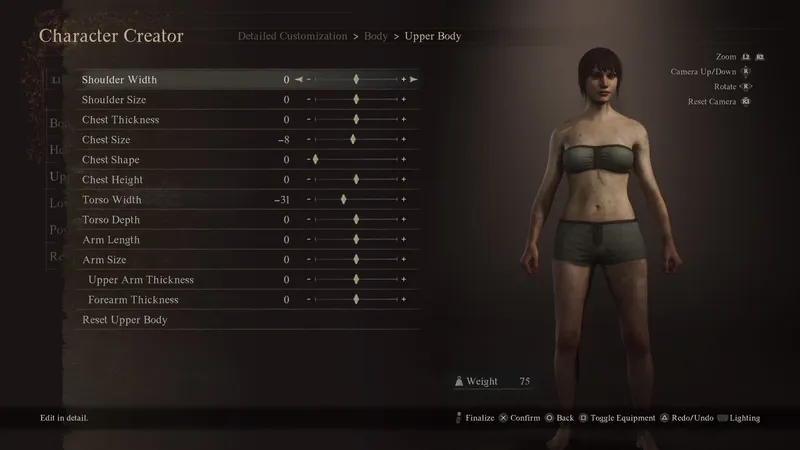
Task: Go to Body in the breadcrumb
Action: pos(376,36)
